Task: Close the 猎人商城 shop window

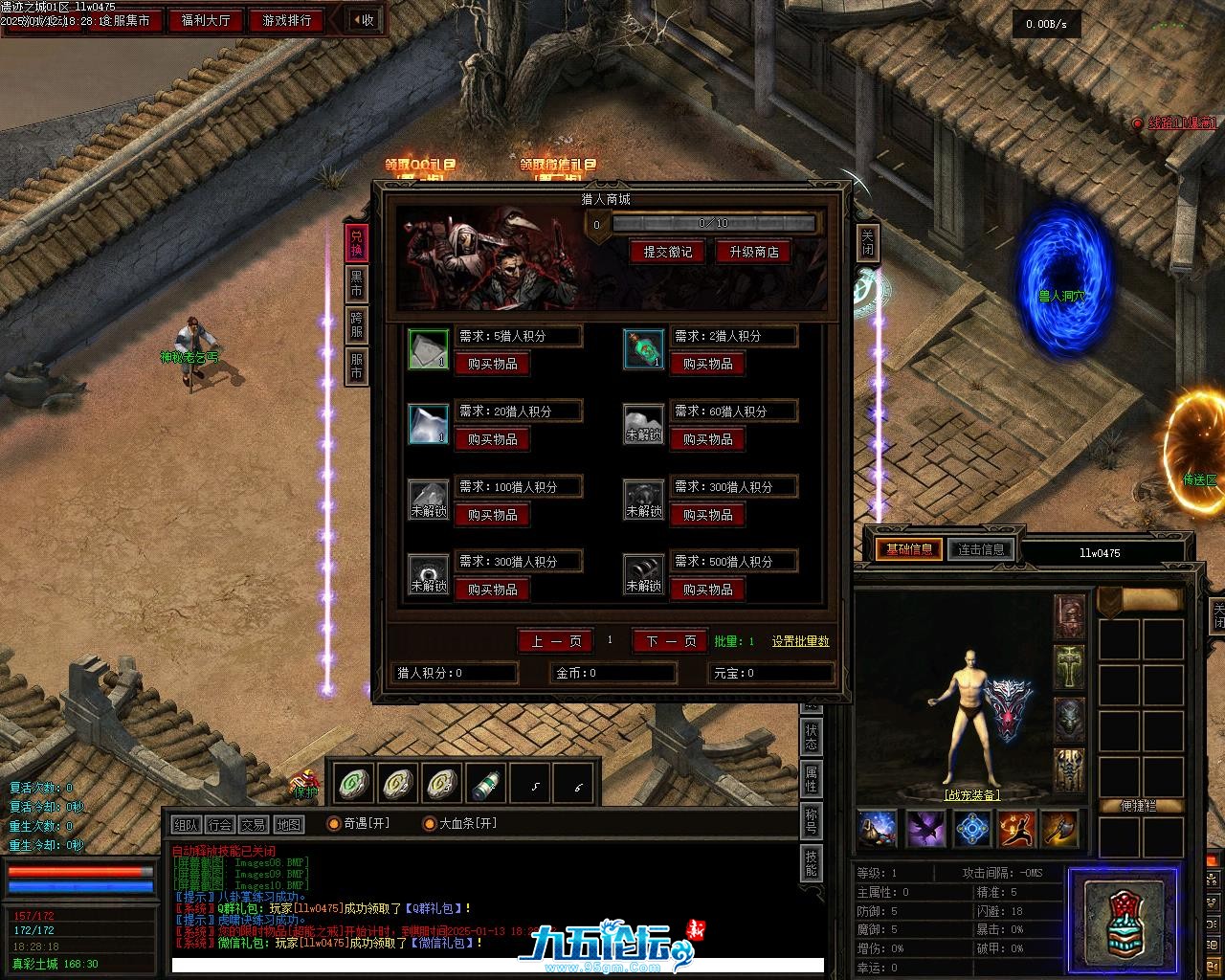Action: point(867,243)
